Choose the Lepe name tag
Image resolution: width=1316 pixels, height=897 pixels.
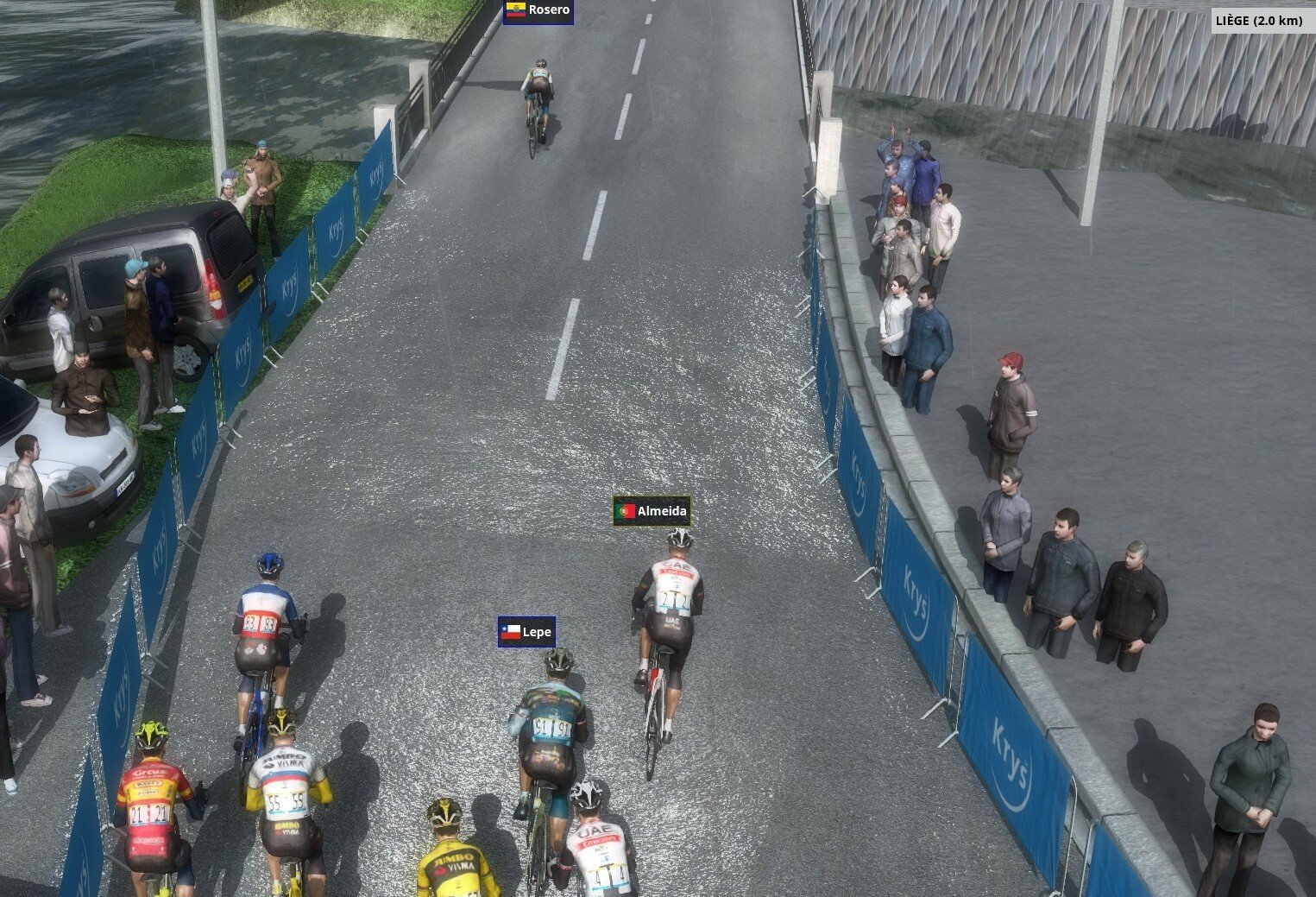click(526, 632)
